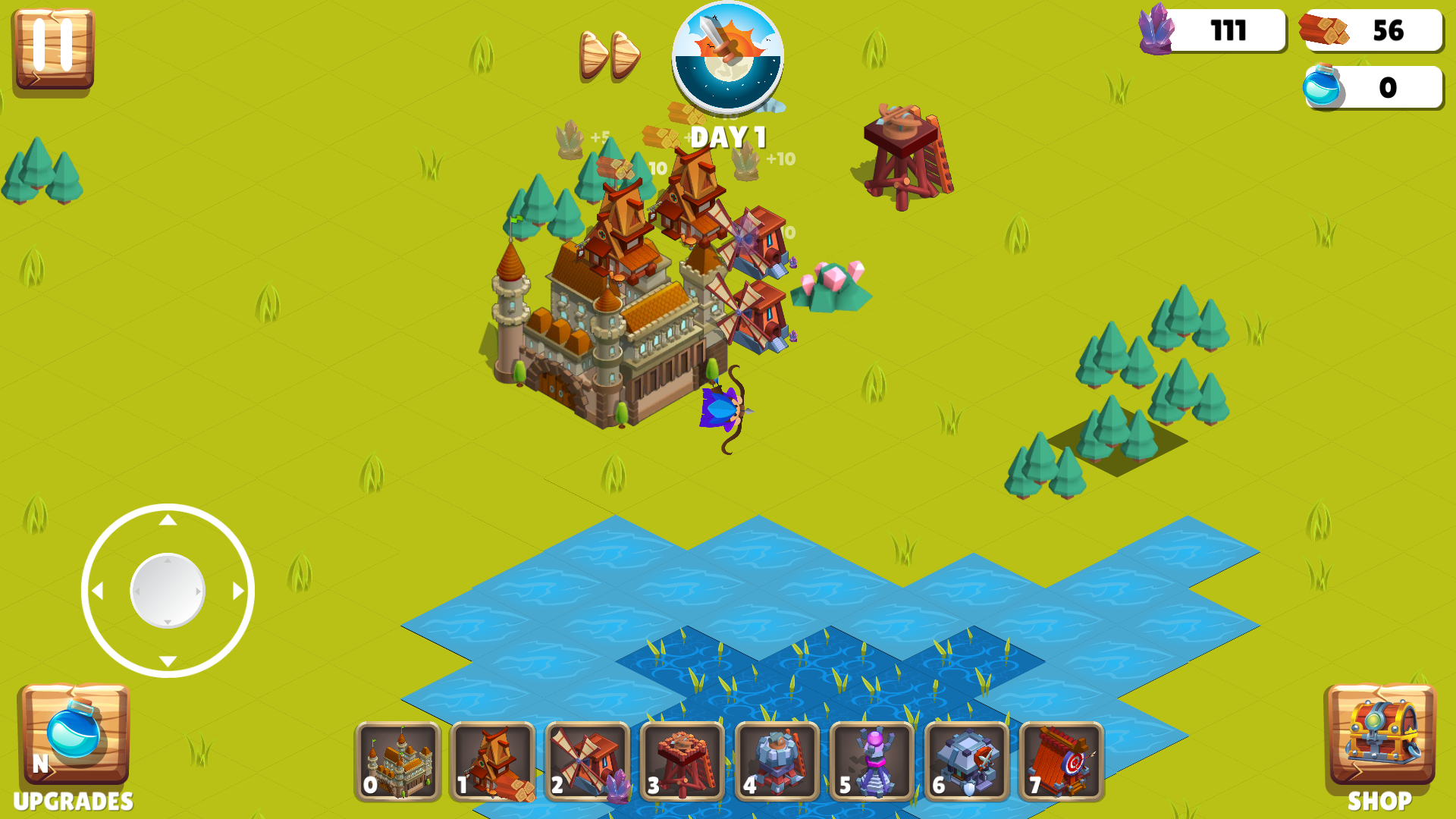Screen dimensions: 1456x819
Task: Select the lumber house in slot 1
Action: [x=492, y=762]
